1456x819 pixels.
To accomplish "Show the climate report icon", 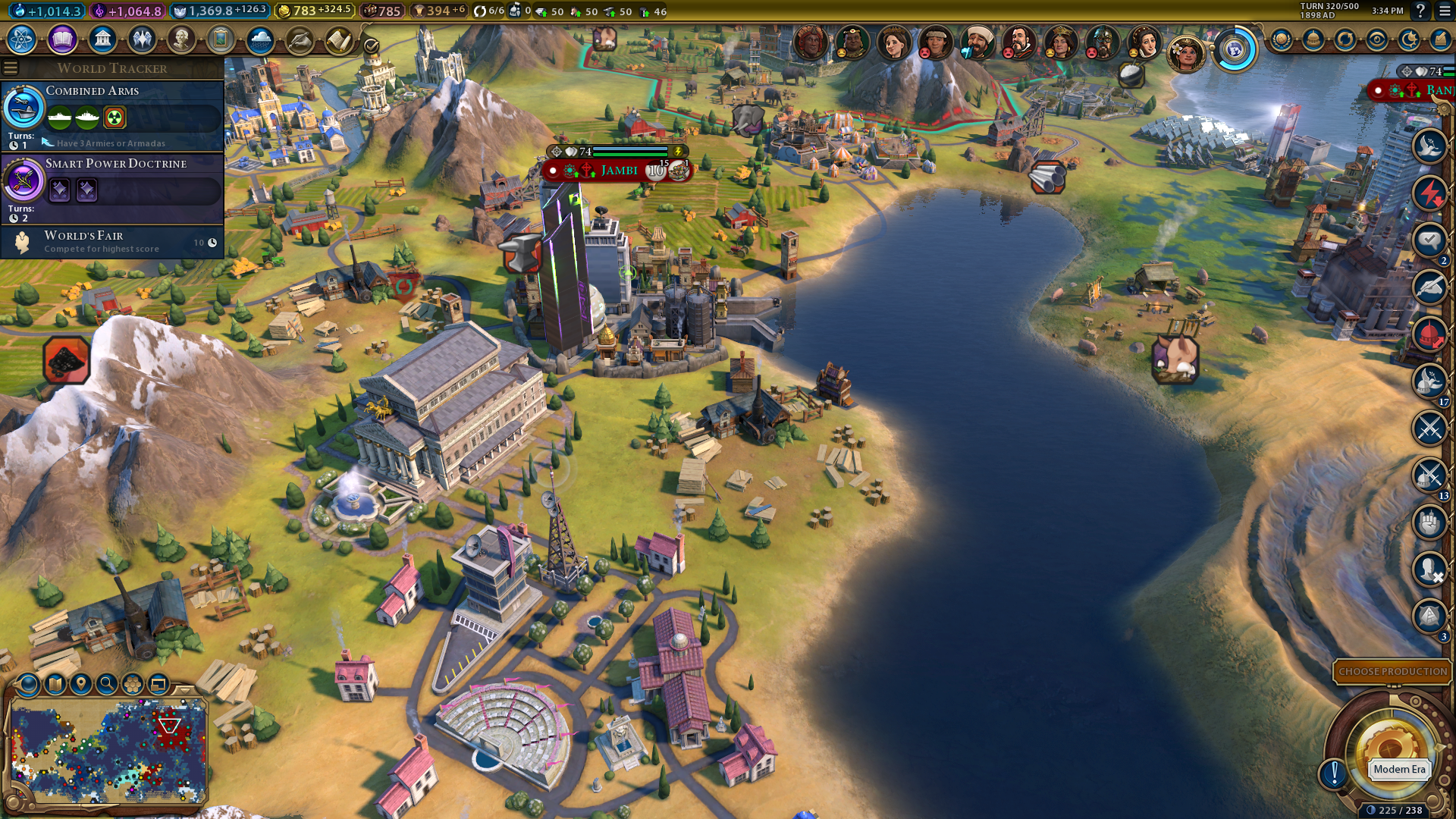I will 260,39.
